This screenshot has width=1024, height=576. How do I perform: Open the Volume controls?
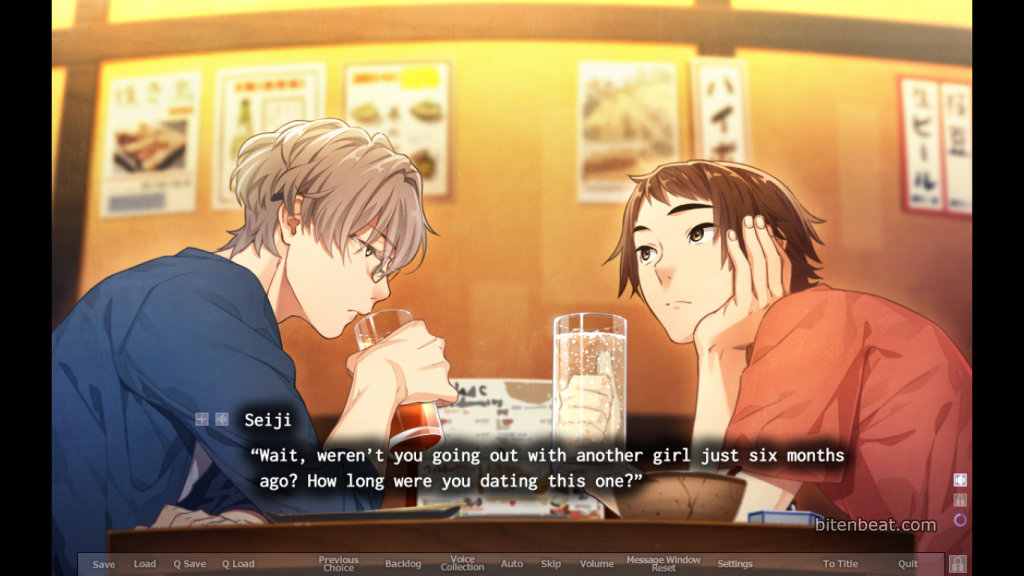[x=597, y=564]
